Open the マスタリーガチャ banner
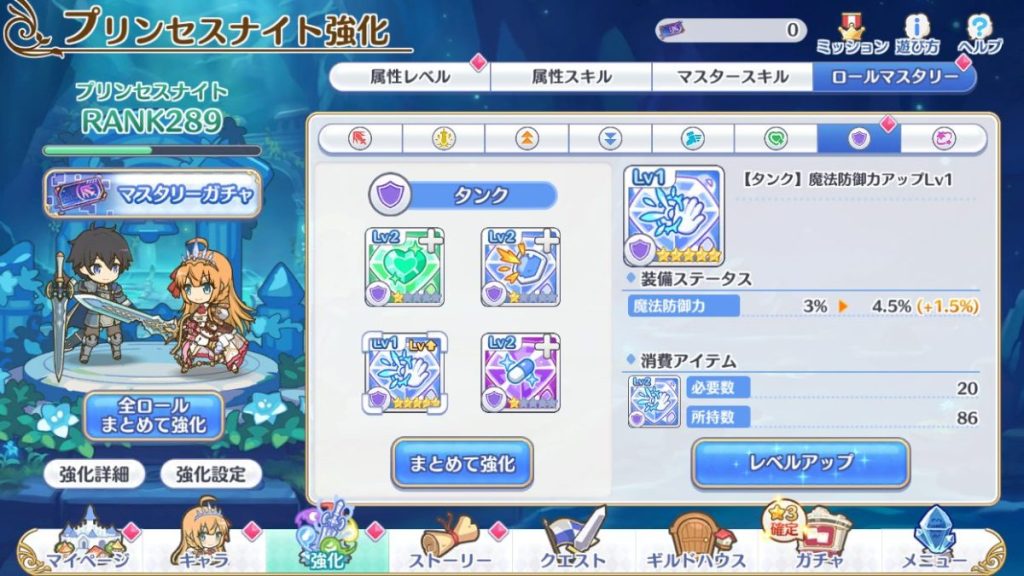The width and height of the screenshot is (1024, 576). [152, 194]
